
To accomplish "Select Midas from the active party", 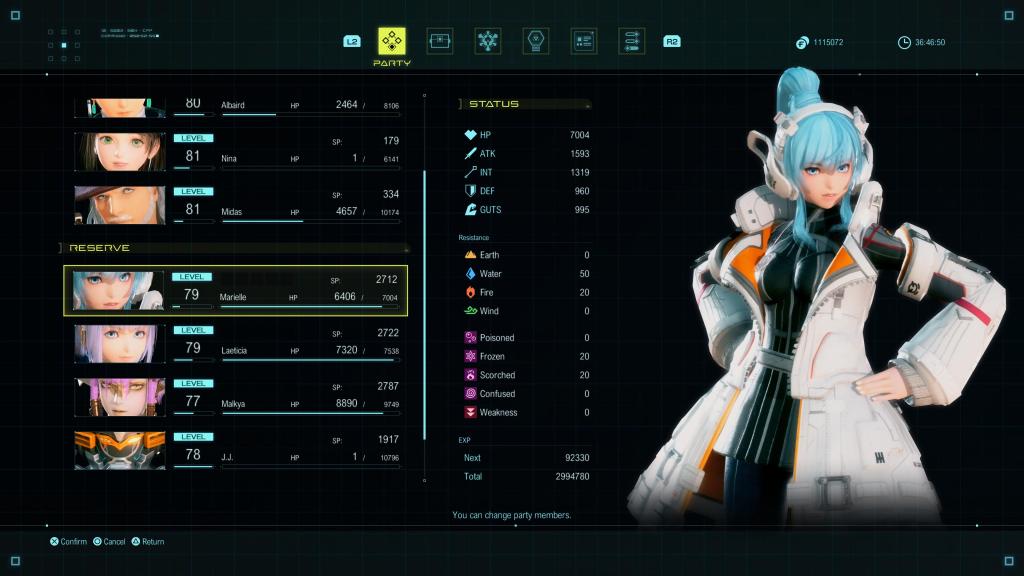I will 240,204.
